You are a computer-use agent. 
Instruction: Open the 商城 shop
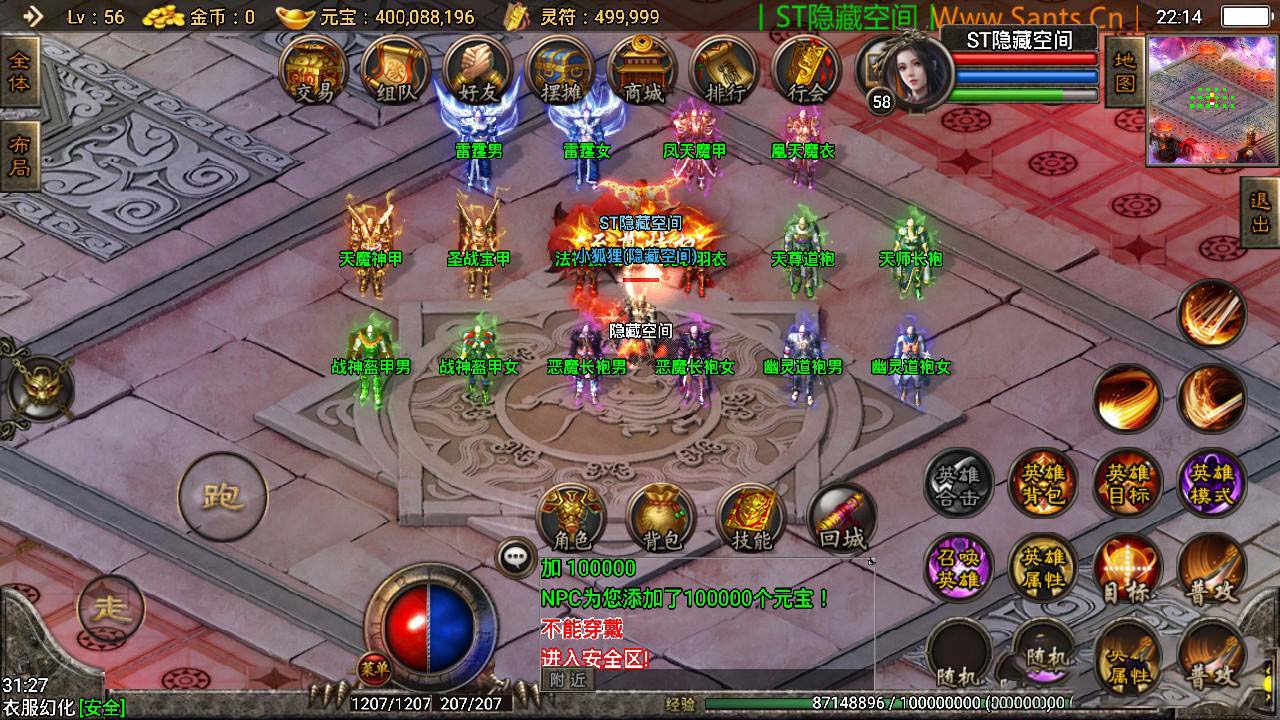tap(643, 72)
